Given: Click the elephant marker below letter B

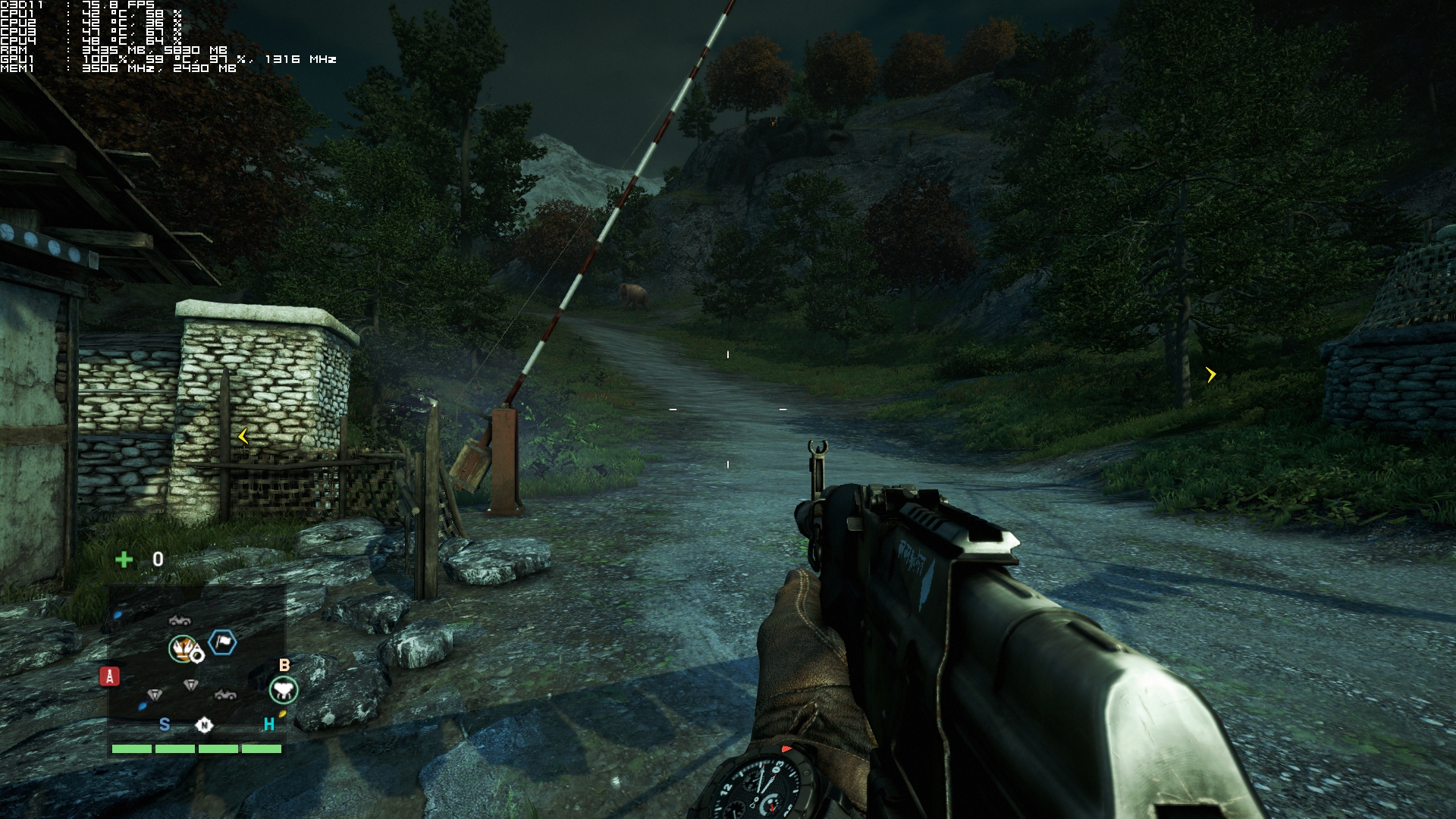Looking at the screenshot, I should click(284, 690).
